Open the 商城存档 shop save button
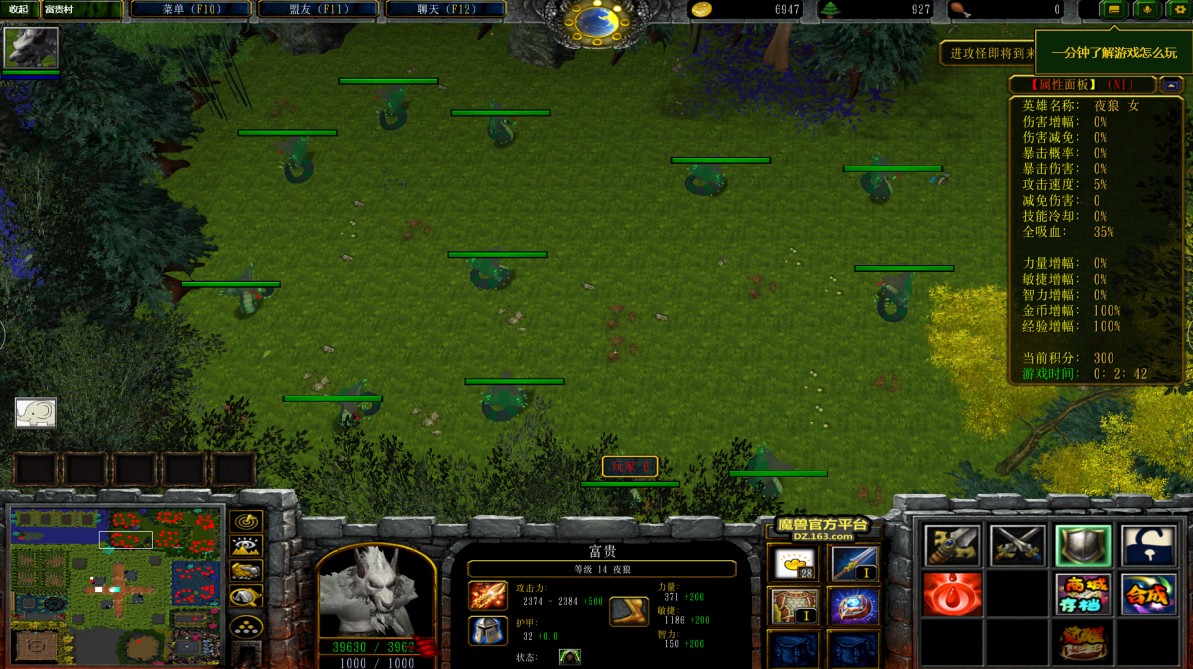This screenshot has width=1193, height=669. tap(1083, 594)
